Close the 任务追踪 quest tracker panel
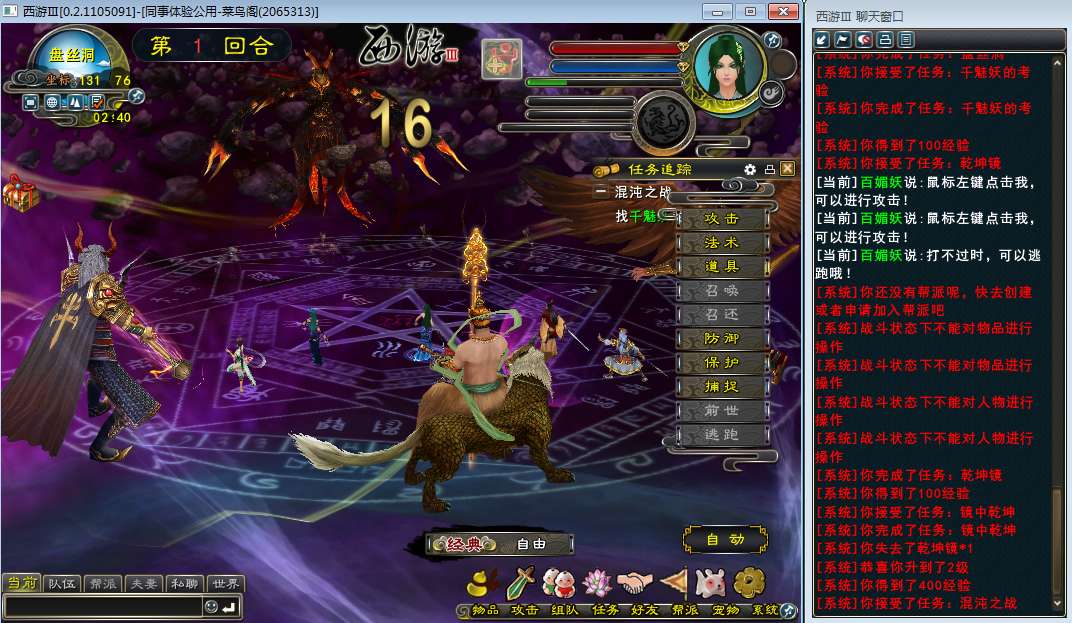Viewport: 1072px width, 623px height. point(787,169)
